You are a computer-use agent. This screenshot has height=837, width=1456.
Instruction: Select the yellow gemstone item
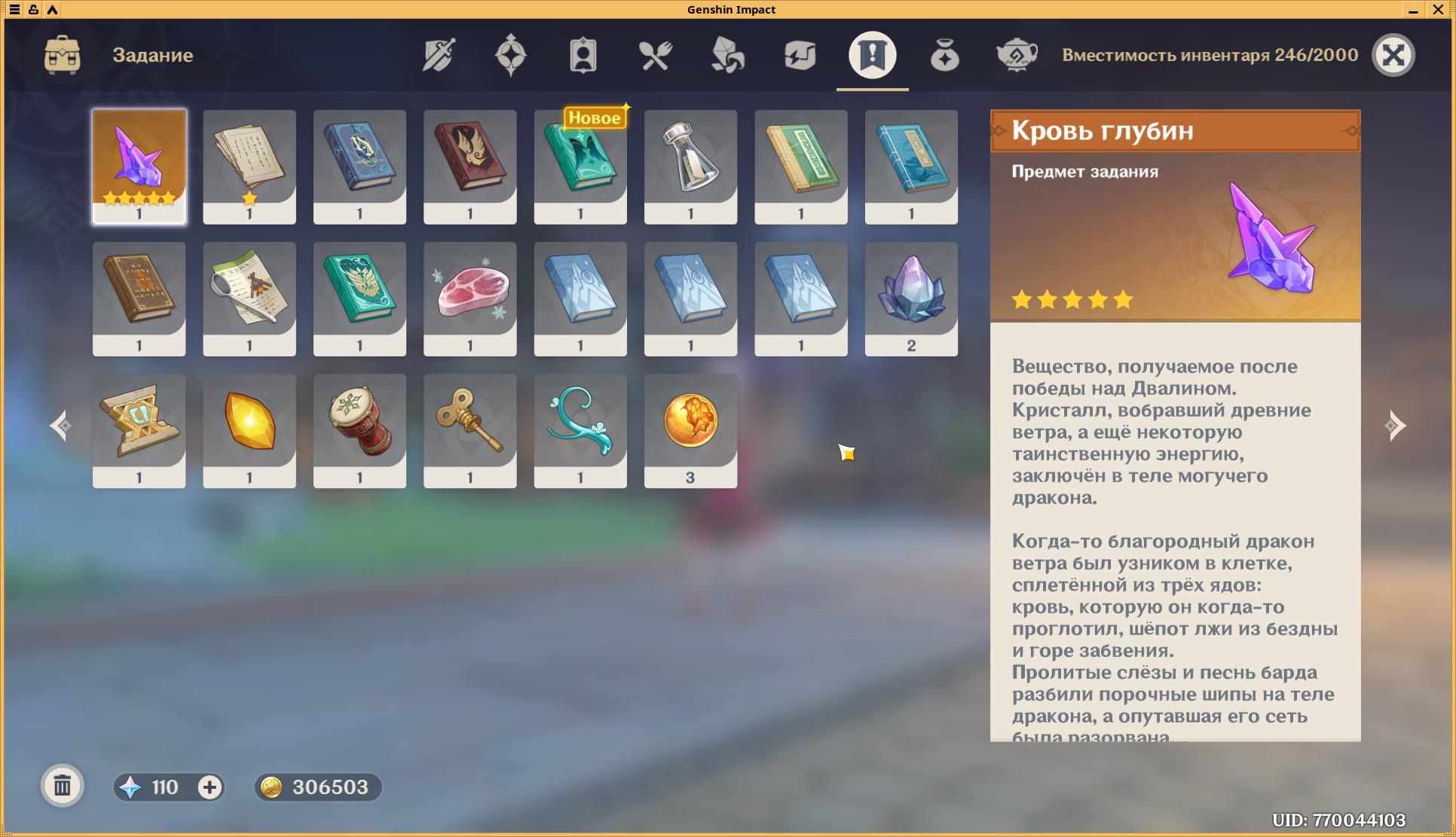pos(249,430)
